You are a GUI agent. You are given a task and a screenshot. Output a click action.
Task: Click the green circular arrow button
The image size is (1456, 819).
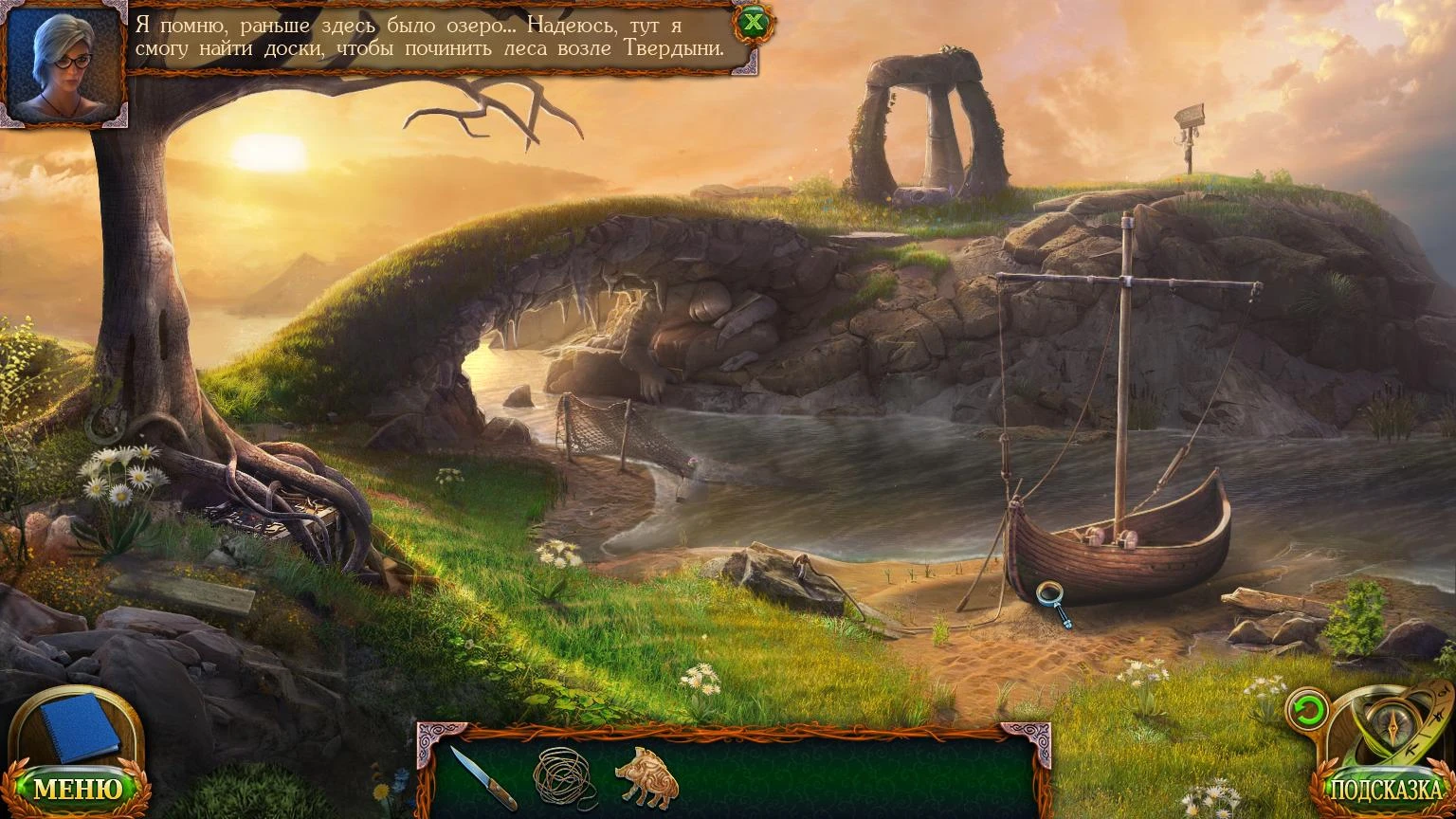tap(1306, 710)
